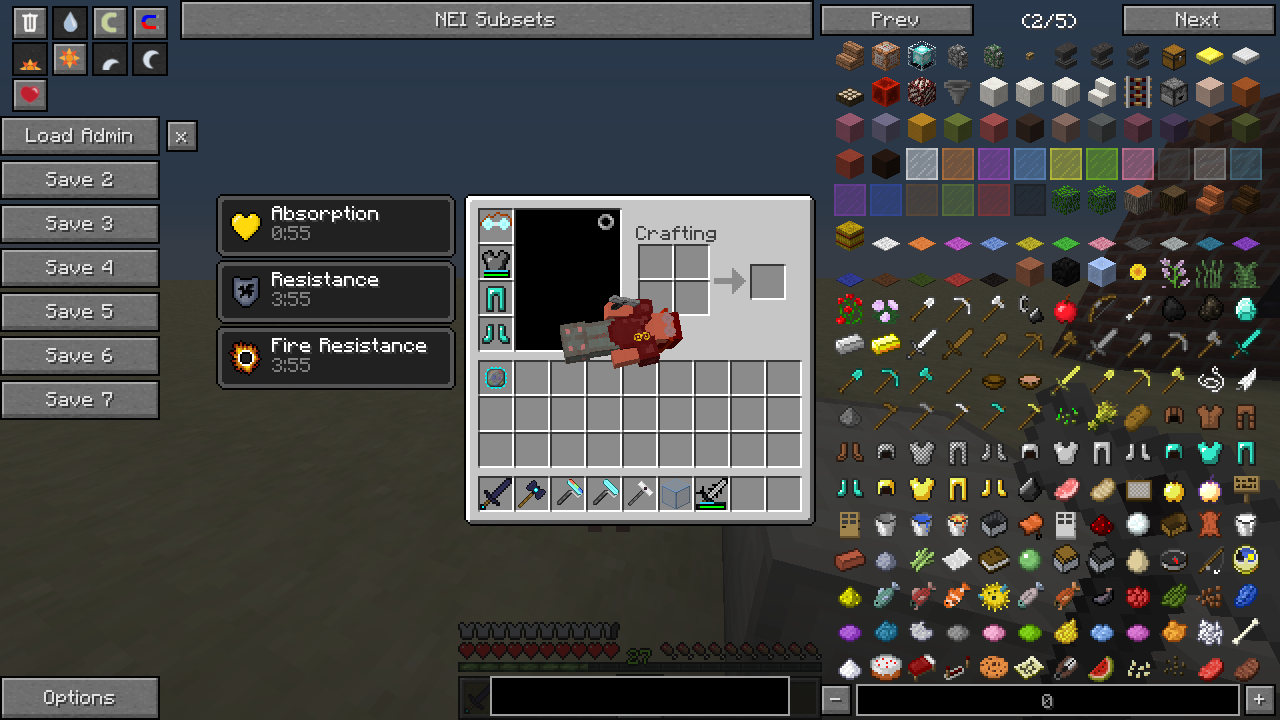Heal the player with the heart icon
The image size is (1280, 720).
[30, 95]
